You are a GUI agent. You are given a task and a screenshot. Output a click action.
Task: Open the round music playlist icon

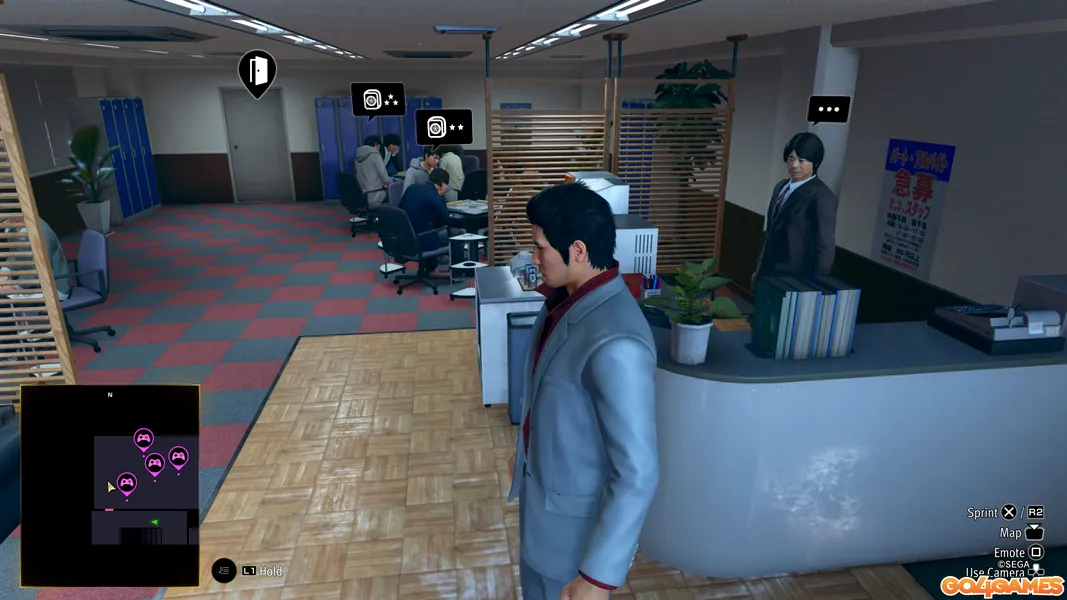(224, 570)
